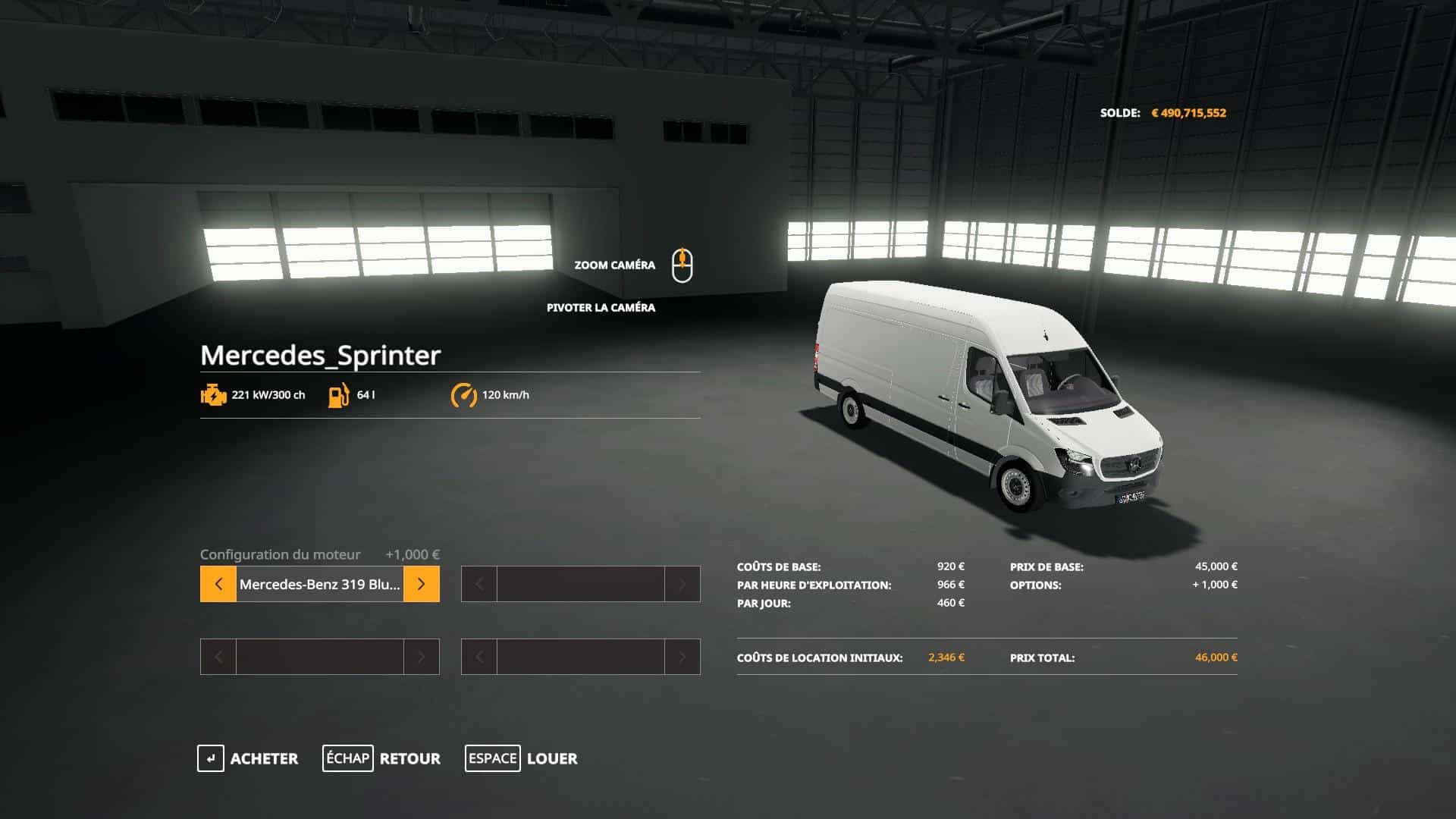
Task: Click the Échap key icon
Action: click(x=348, y=758)
